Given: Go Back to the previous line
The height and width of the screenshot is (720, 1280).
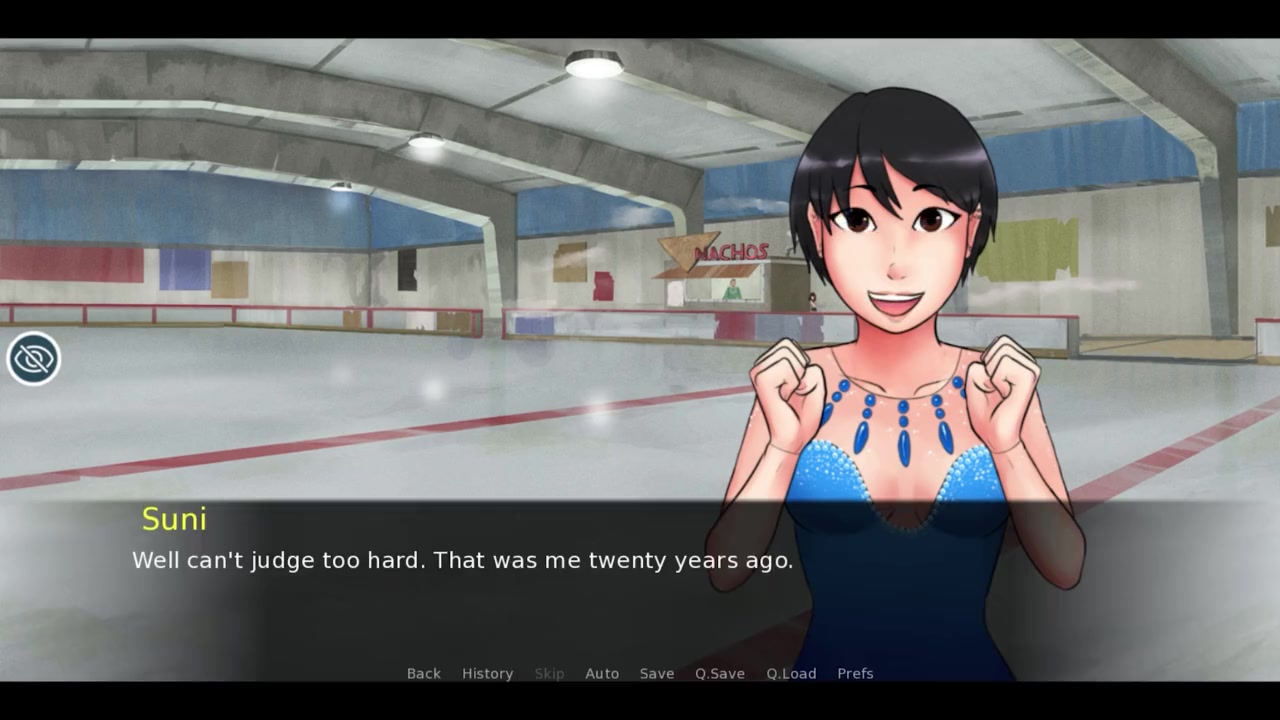Looking at the screenshot, I should [x=423, y=673].
